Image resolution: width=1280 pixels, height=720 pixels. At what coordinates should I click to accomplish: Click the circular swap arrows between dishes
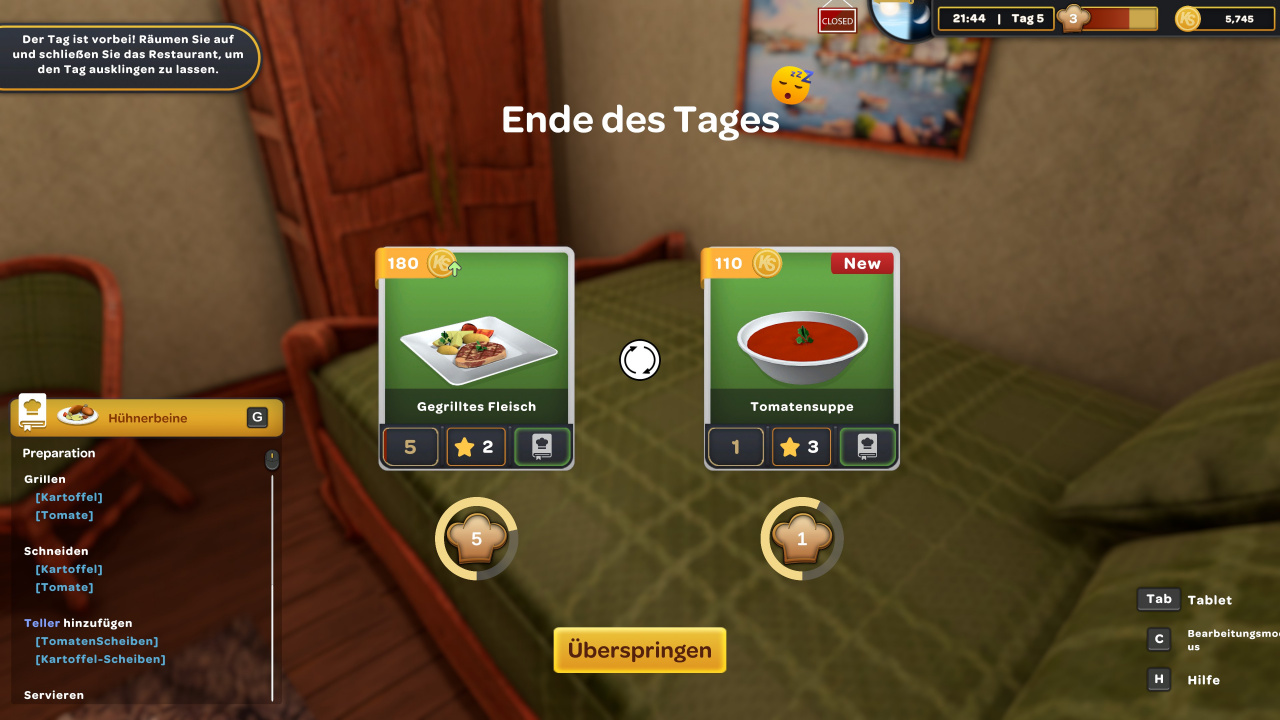click(x=640, y=360)
